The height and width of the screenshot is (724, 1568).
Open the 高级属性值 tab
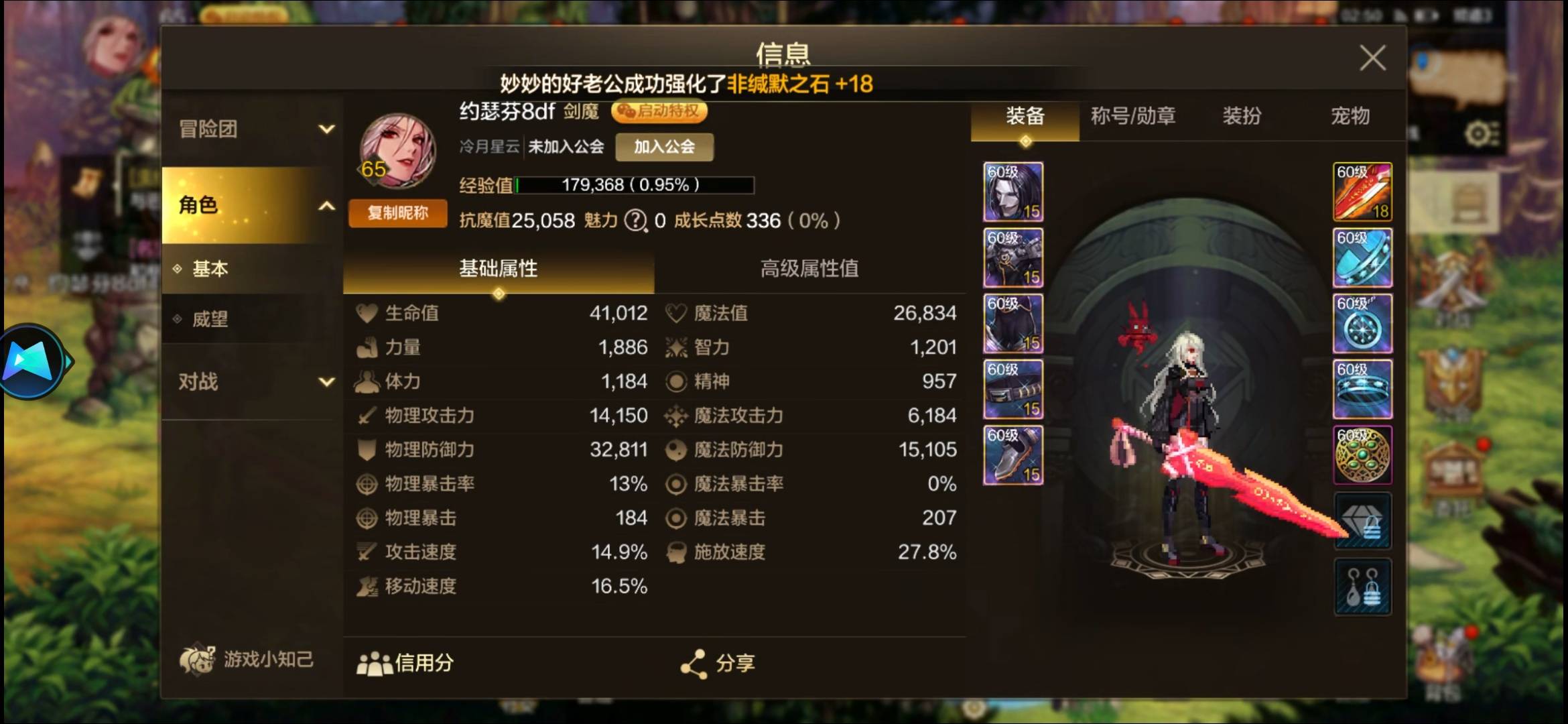(808, 269)
